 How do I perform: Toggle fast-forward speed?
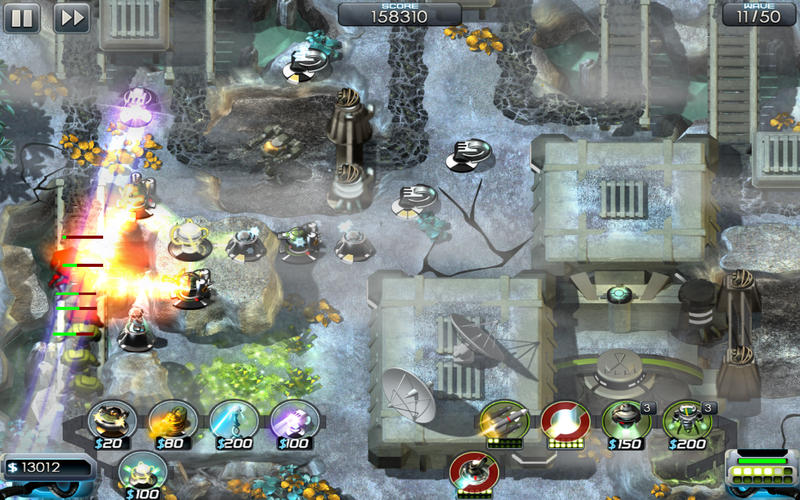tap(72, 17)
